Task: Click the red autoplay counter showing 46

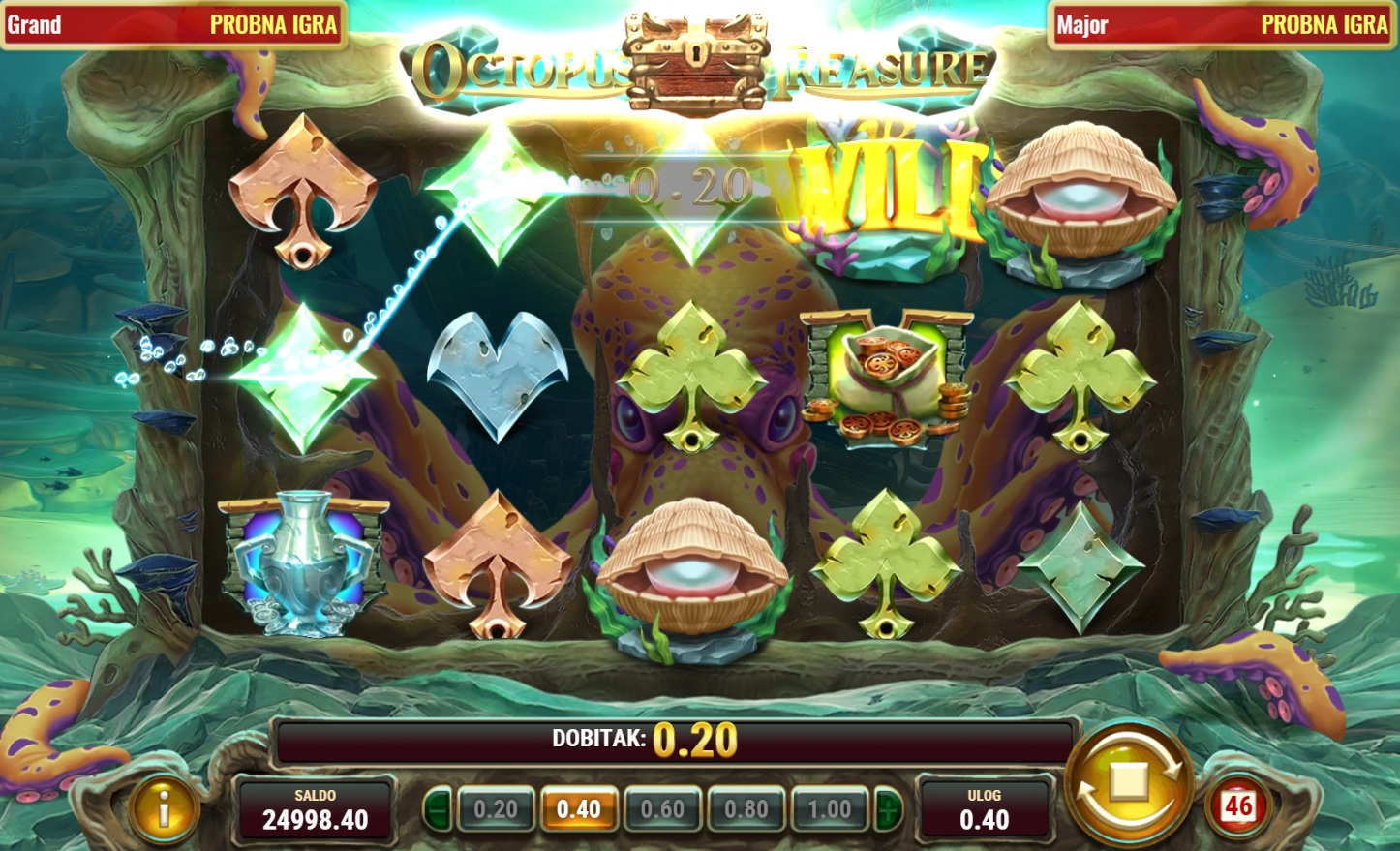Action: pos(1238,805)
